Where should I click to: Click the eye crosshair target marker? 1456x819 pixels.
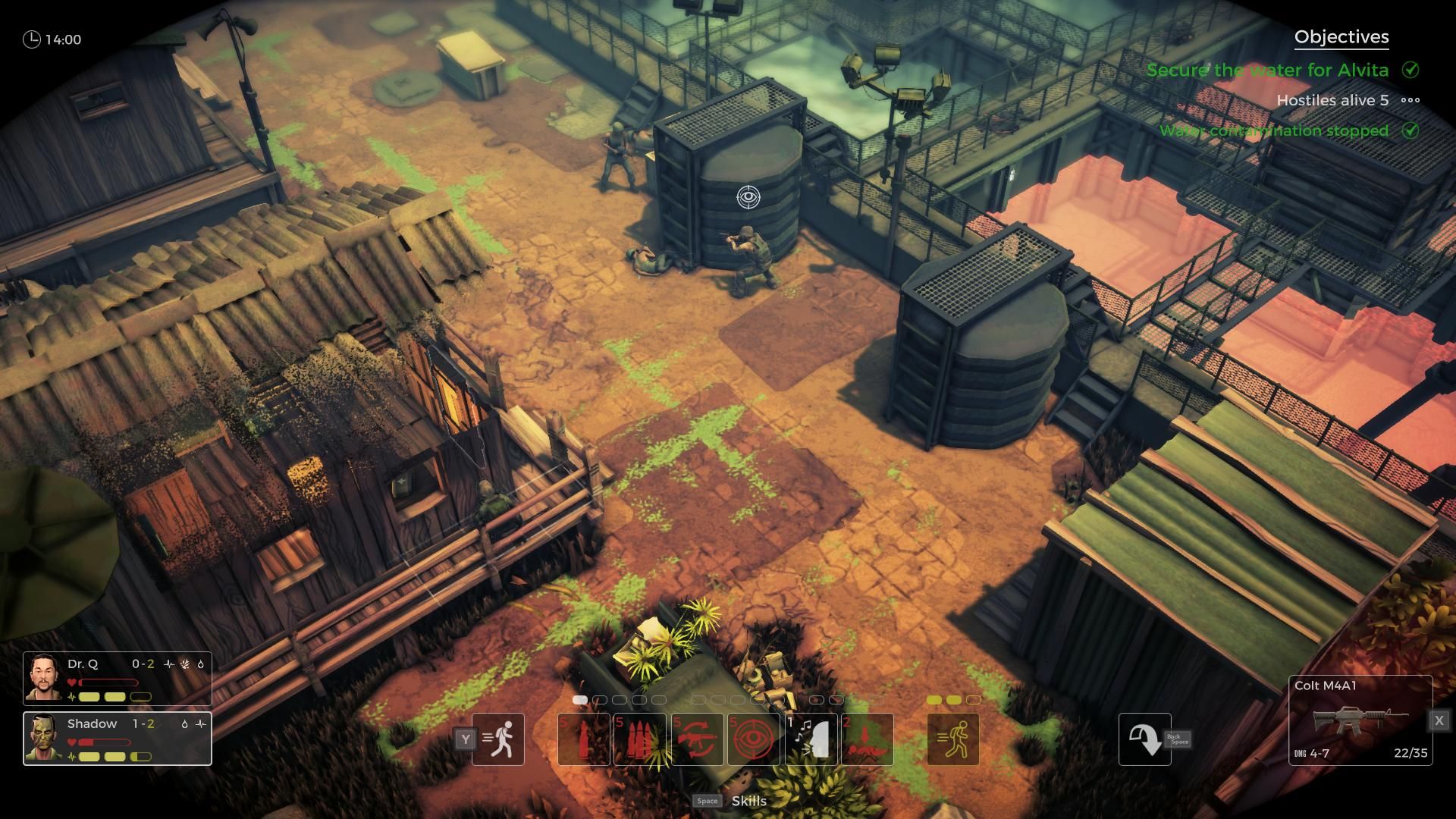coord(748,197)
